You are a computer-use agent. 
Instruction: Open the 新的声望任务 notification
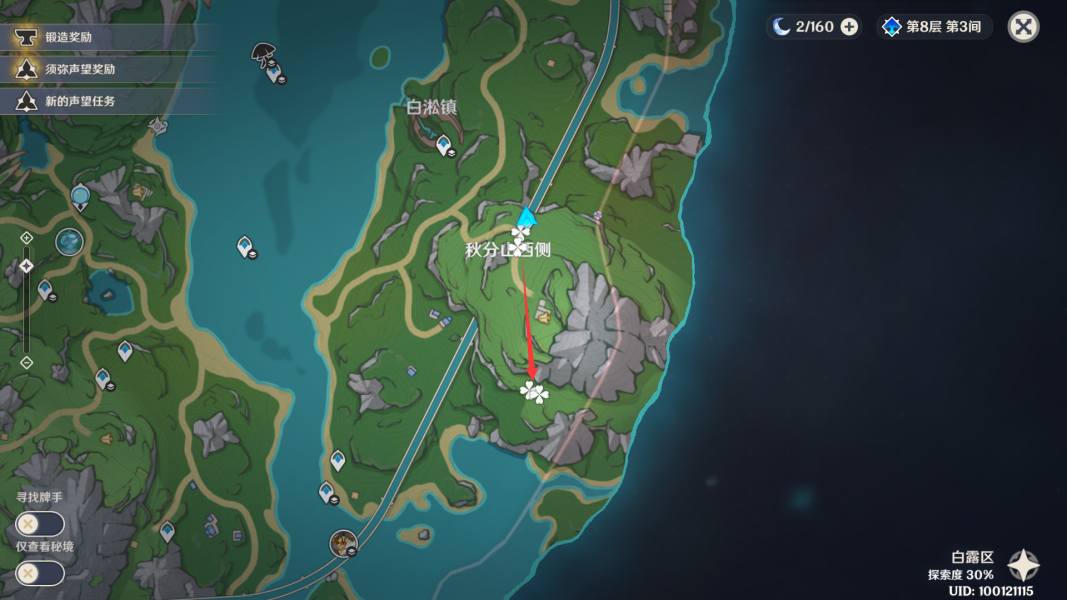tap(80, 101)
